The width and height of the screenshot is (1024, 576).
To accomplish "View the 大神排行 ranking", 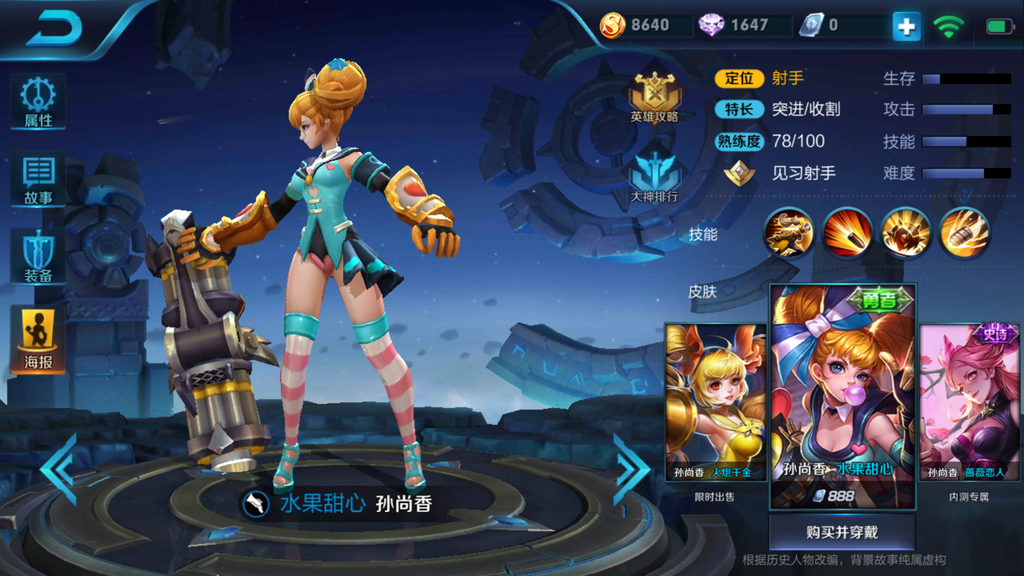I will tap(655, 177).
